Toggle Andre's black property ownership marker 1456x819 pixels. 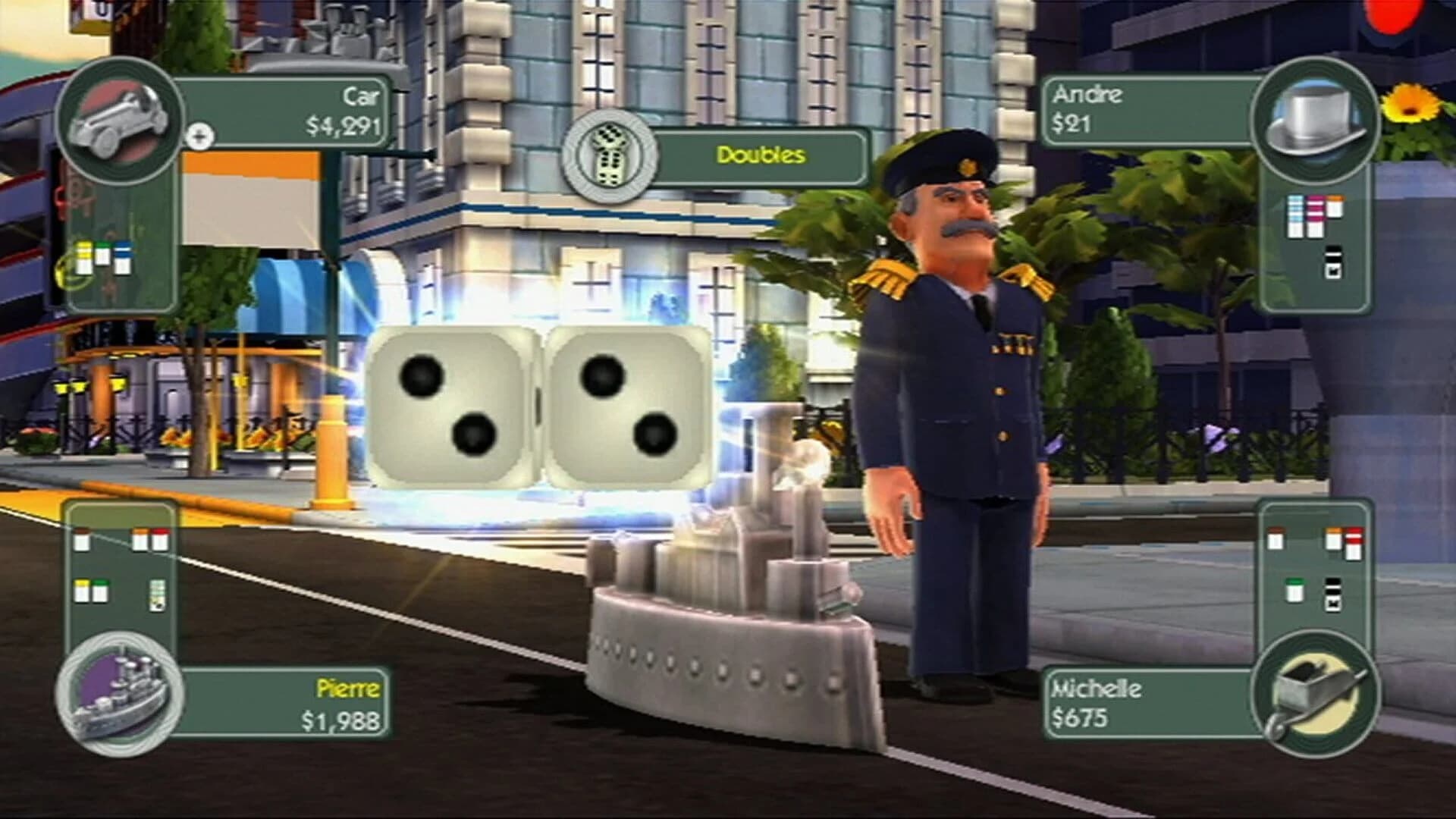1332,262
